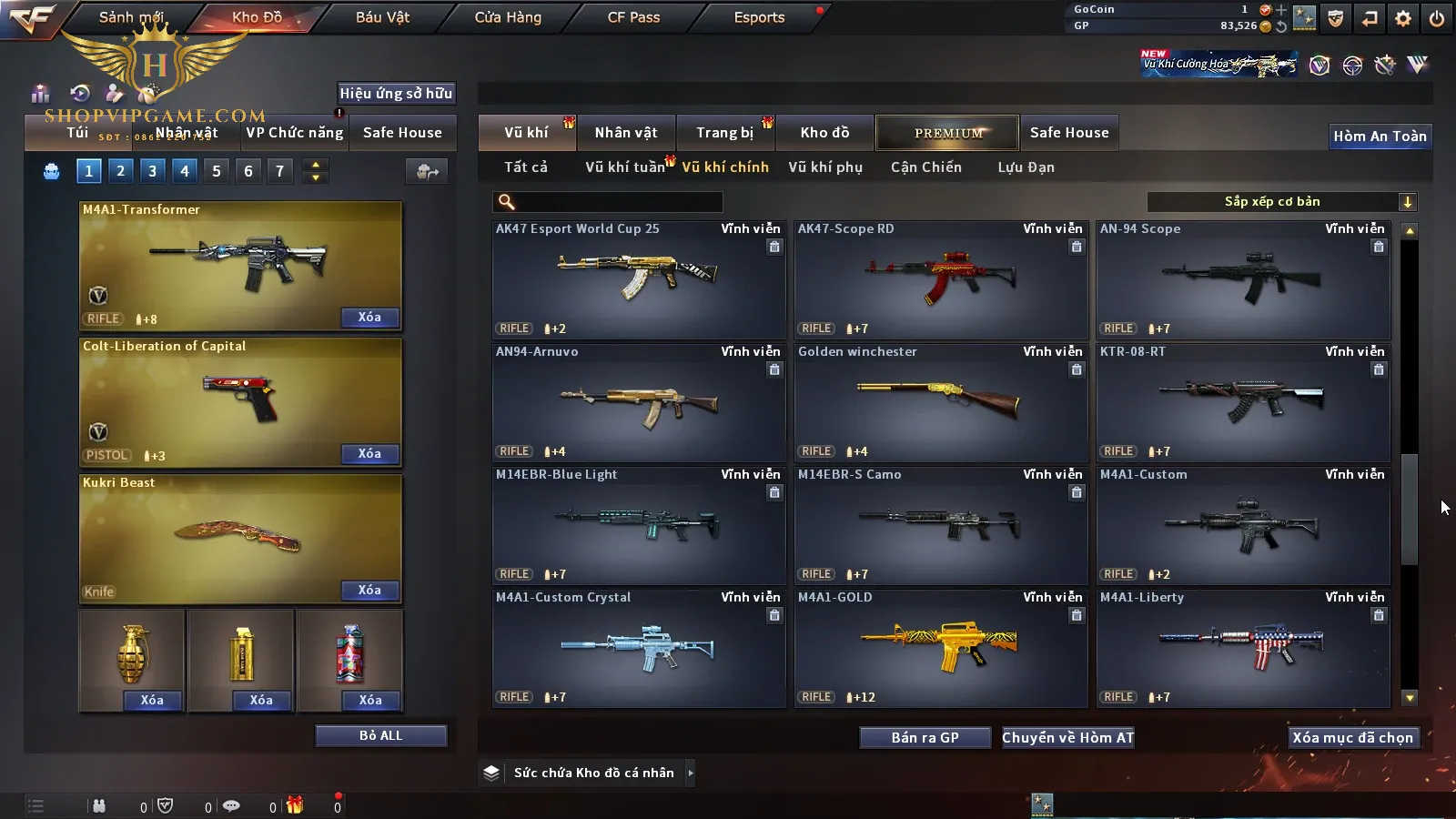Open the Cửa Hàng shop menu
This screenshot has height=819, width=1456.
coord(508,17)
